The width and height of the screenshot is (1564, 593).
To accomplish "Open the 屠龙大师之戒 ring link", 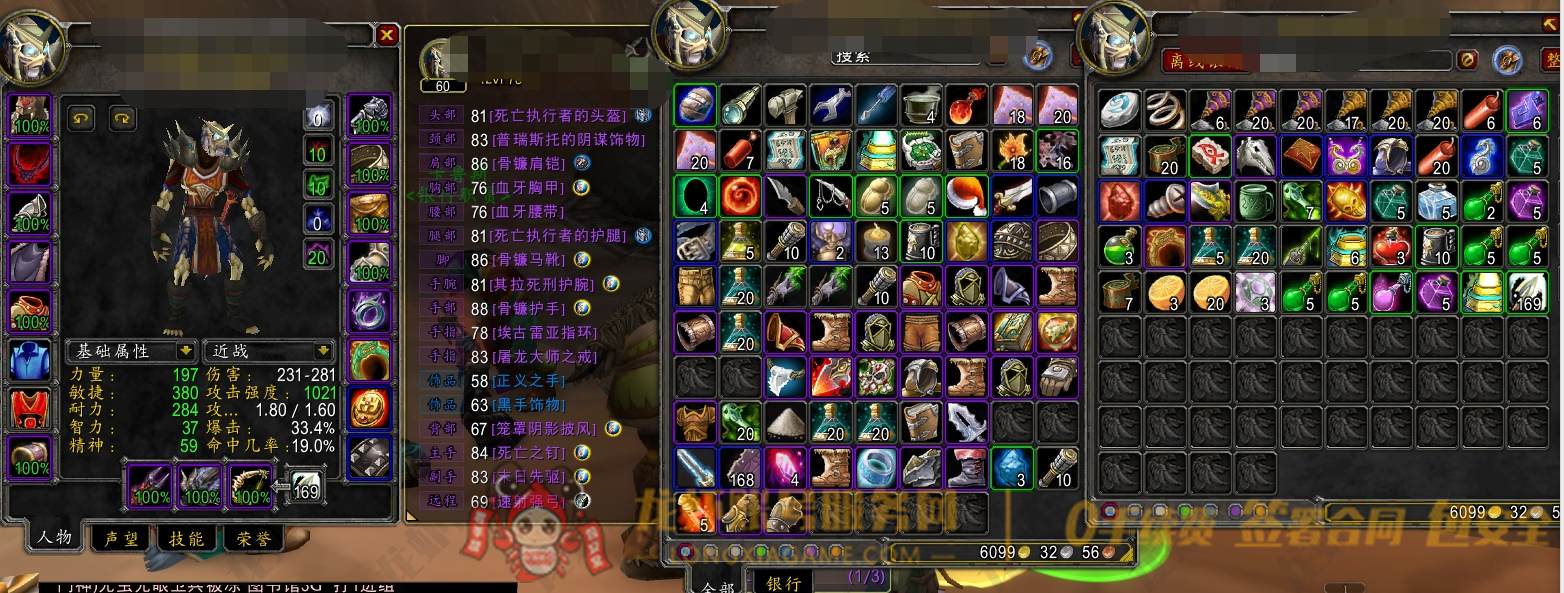I will 544,356.
